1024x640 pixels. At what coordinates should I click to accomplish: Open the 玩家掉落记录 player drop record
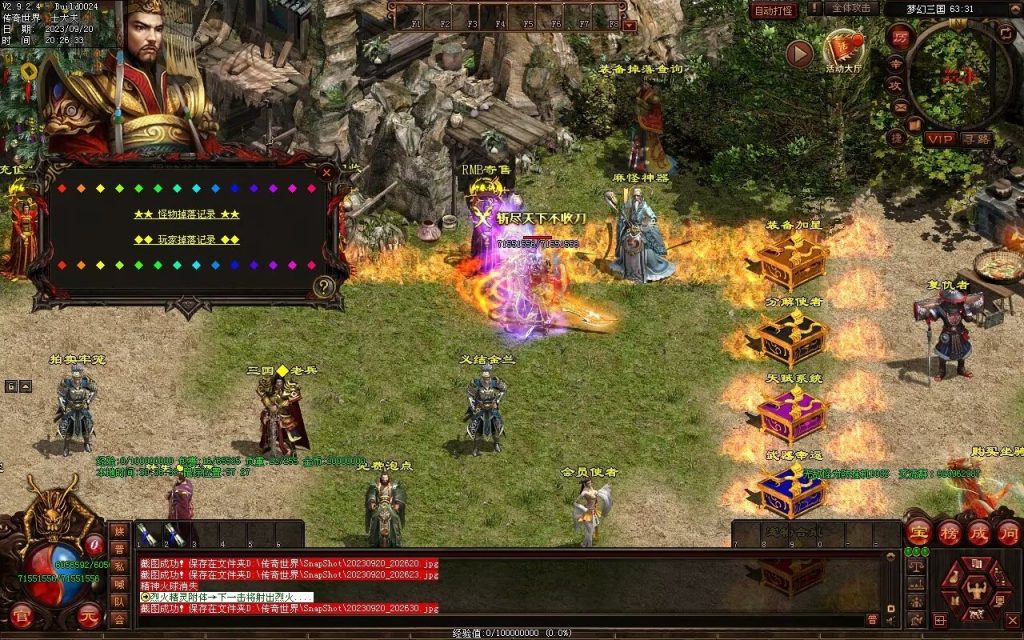(x=187, y=240)
